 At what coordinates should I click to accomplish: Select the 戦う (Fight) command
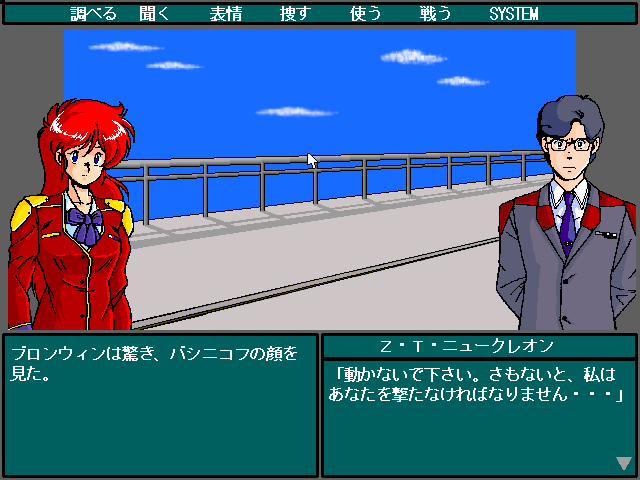435,14
